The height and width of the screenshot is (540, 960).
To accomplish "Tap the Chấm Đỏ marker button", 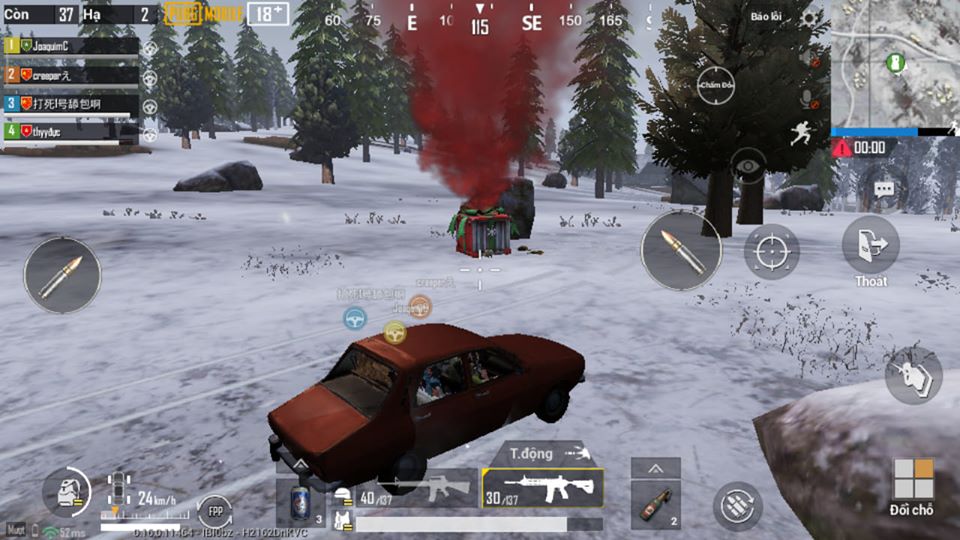I will click(x=716, y=86).
